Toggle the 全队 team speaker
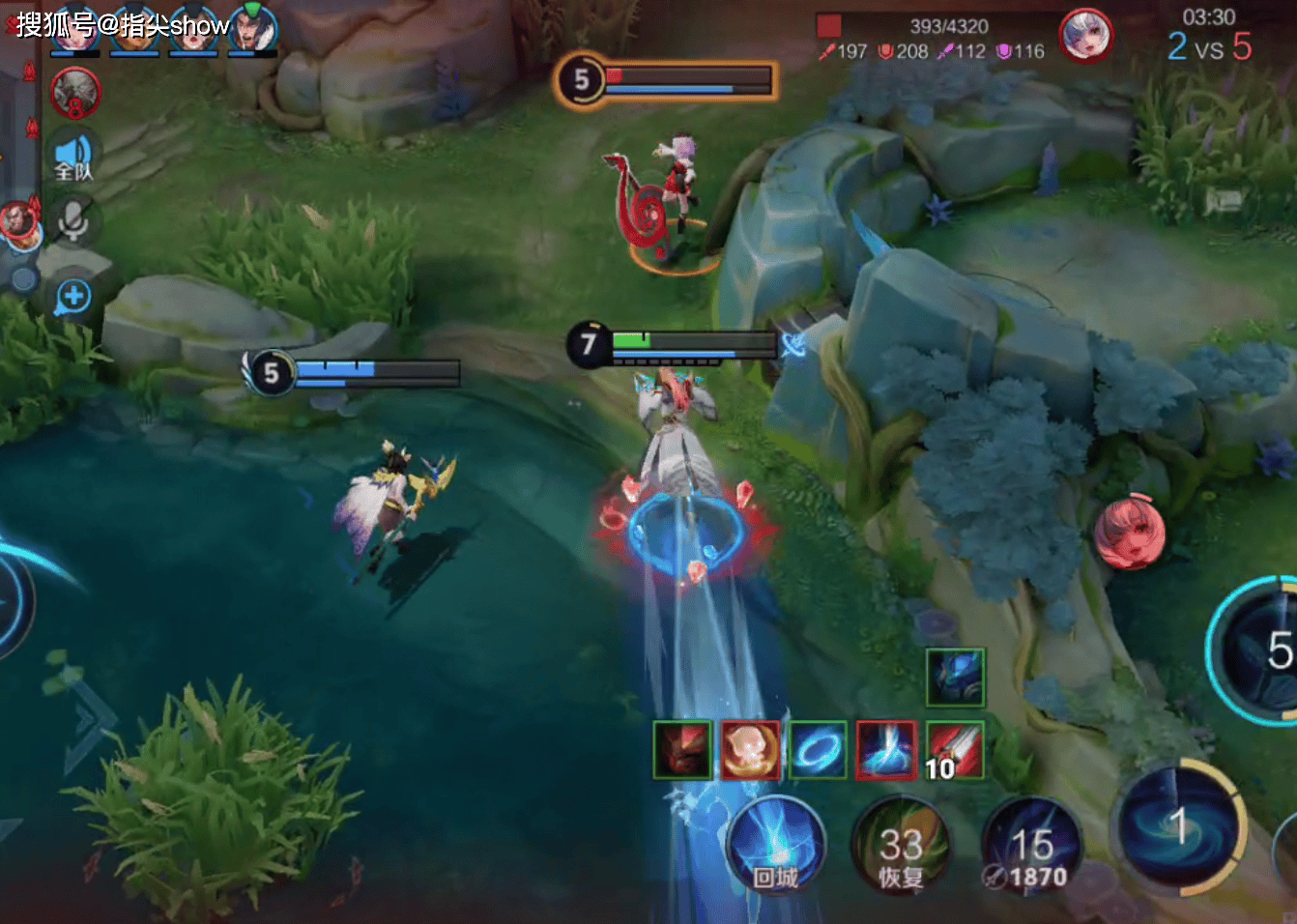The height and width of the screenshot is (924, 1297). pos(73,158)
